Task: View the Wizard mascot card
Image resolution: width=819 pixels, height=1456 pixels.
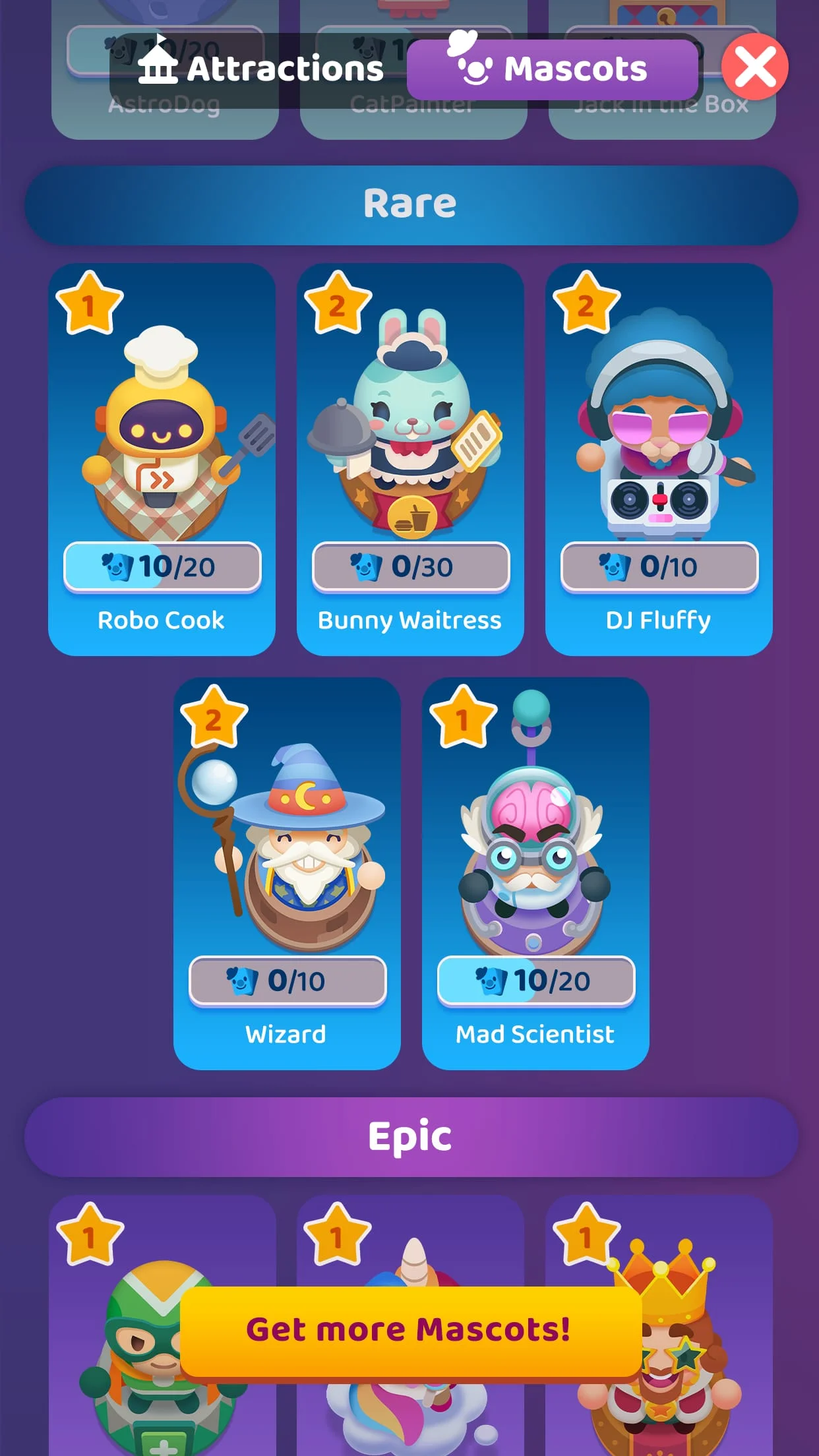Action: point(287,873)
